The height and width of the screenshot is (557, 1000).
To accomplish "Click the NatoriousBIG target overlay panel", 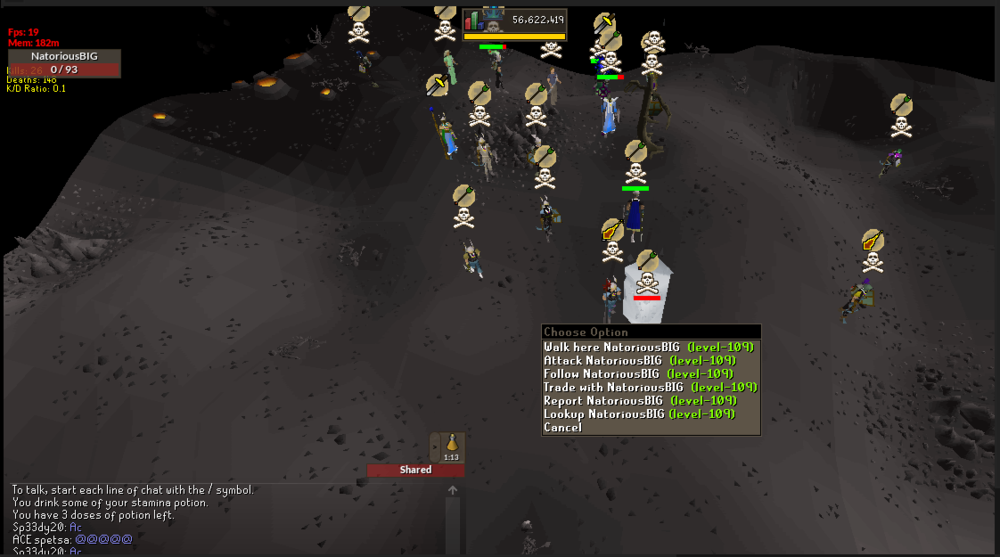I will click(64, 63).
